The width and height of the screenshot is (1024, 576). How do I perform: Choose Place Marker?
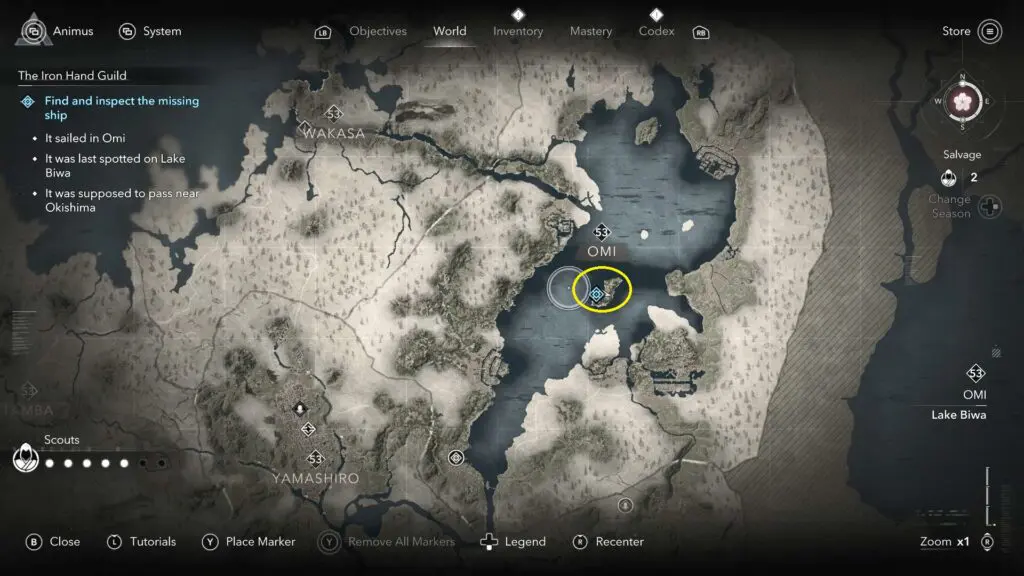click(x=249, y=541)
